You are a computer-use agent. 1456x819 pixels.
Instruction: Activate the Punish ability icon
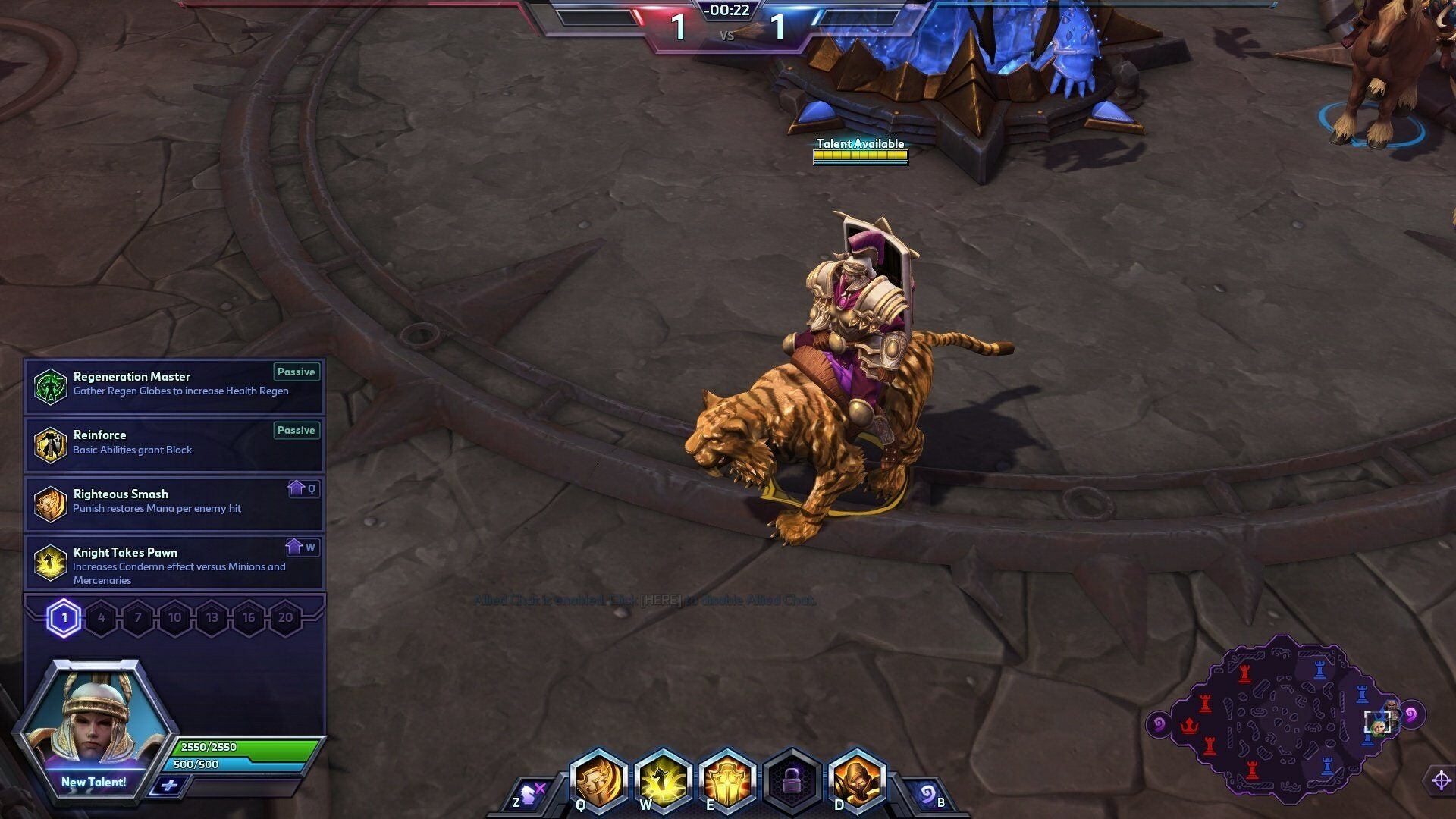(x=598, y=780)
